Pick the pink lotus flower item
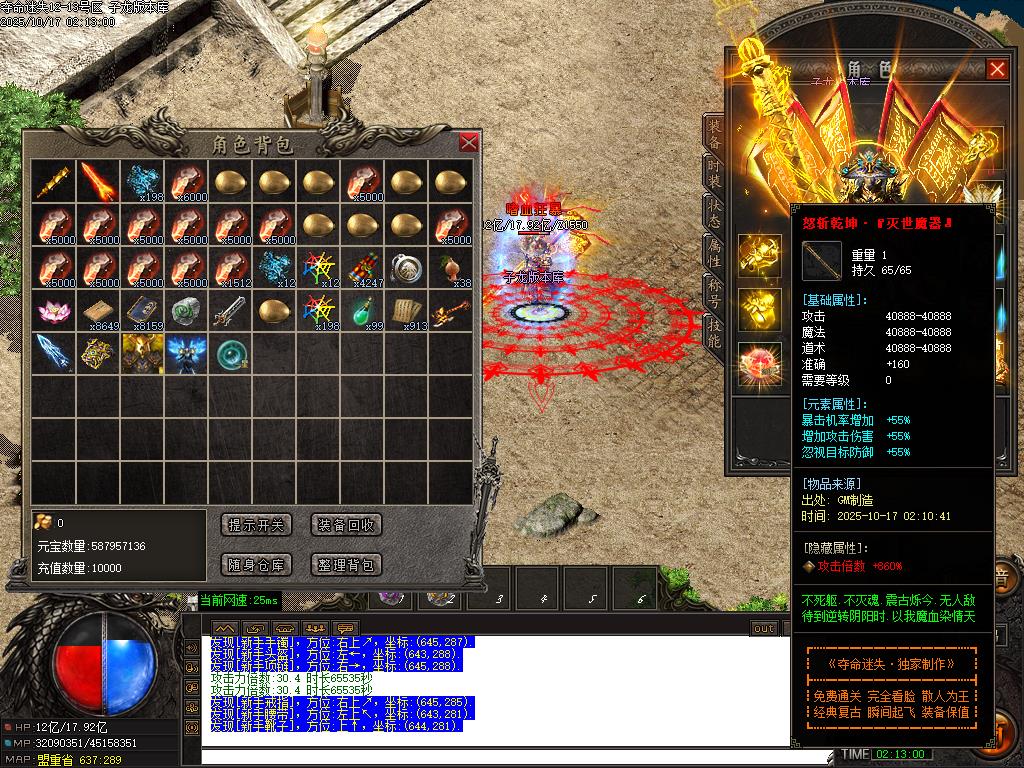Viewport: 1024px width, 768px height. click(x=55, y=311)
